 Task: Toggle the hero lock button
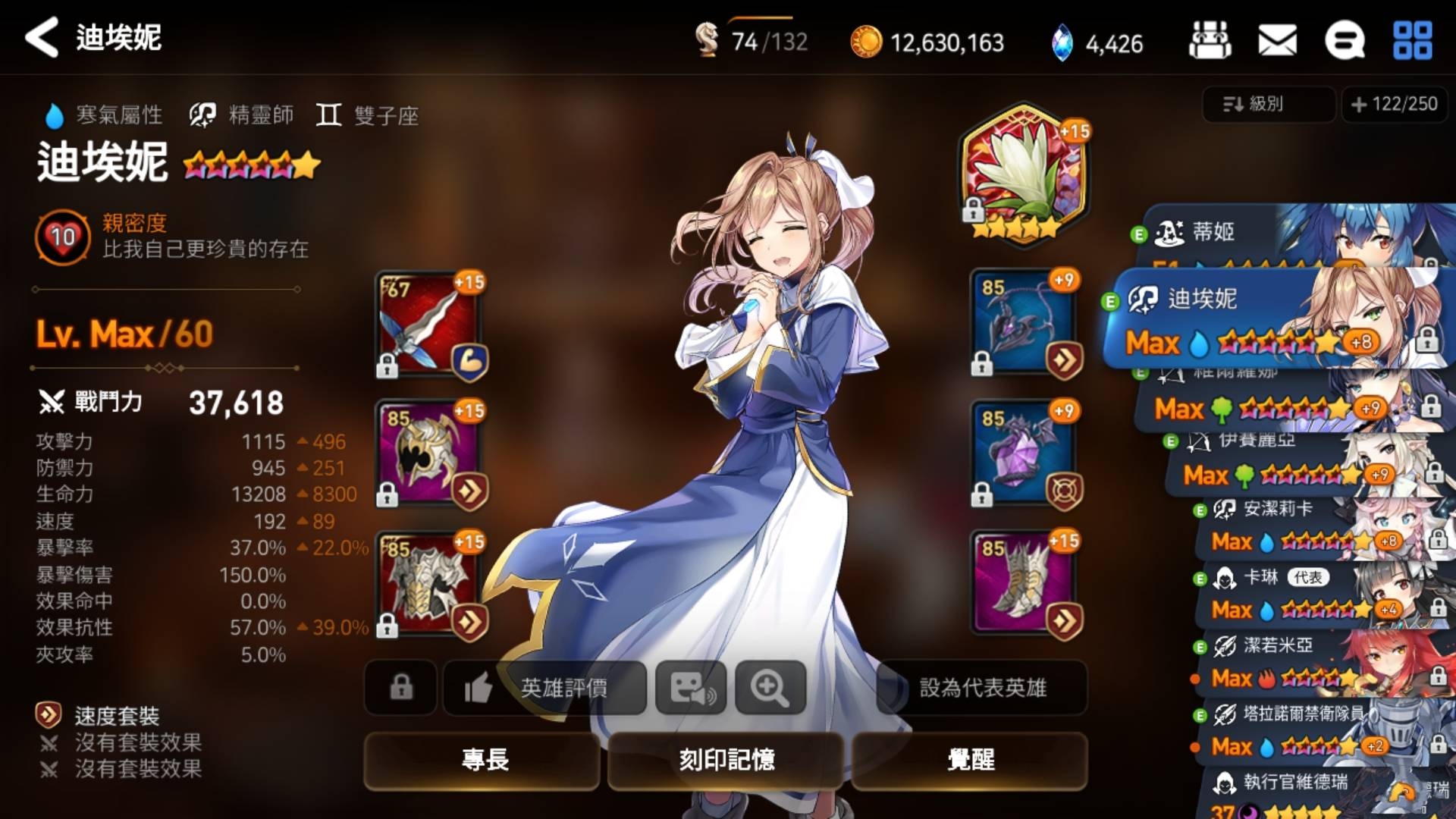401,687
